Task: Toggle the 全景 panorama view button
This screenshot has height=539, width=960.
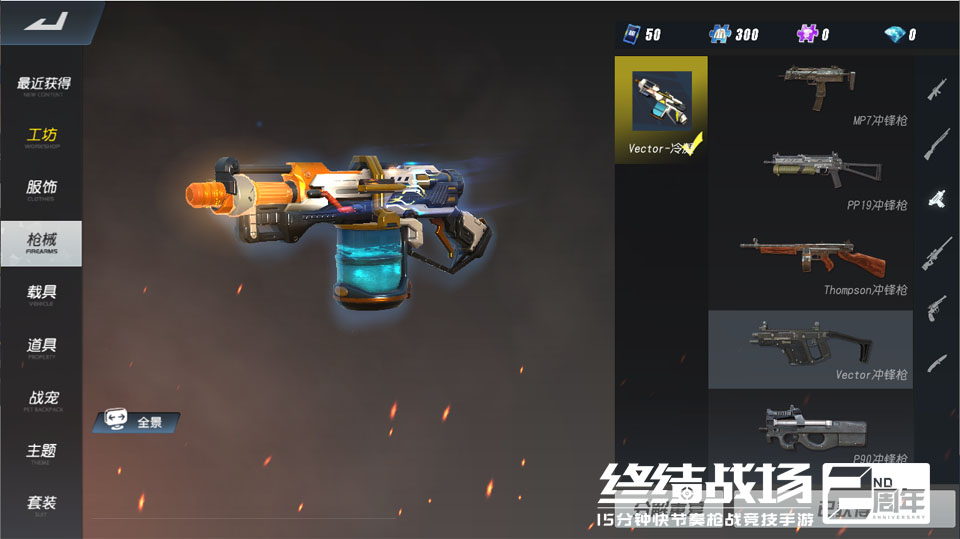Action: pyautogui.click(x=136, y=422)
